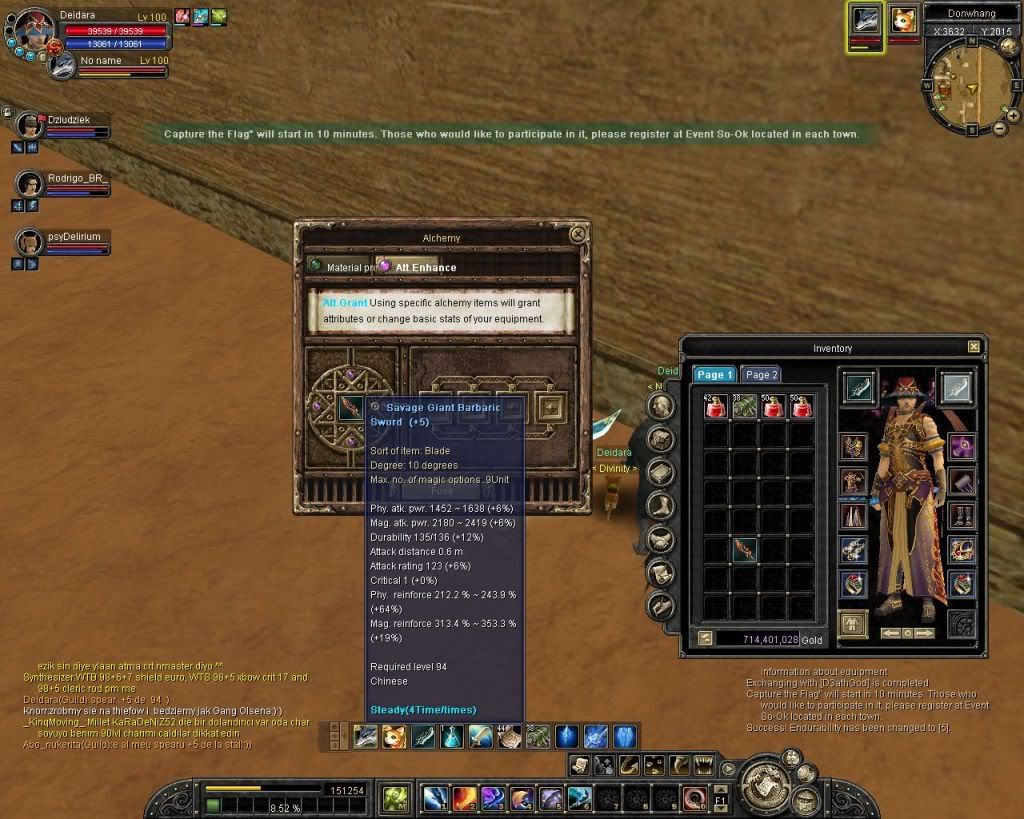Select party member Rodrigo_BR_
Viewport: 1024px width, 819px height.
pyautogui.click(x=28, y=182)
